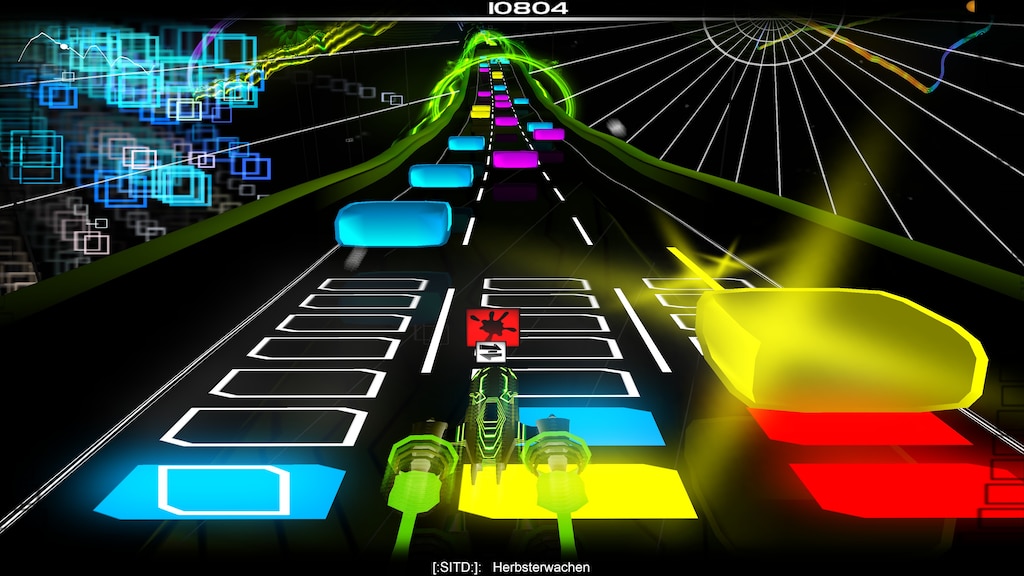Activate the stored red paint power-up
Screen dimensions: 1024x576
click(493, 325)
